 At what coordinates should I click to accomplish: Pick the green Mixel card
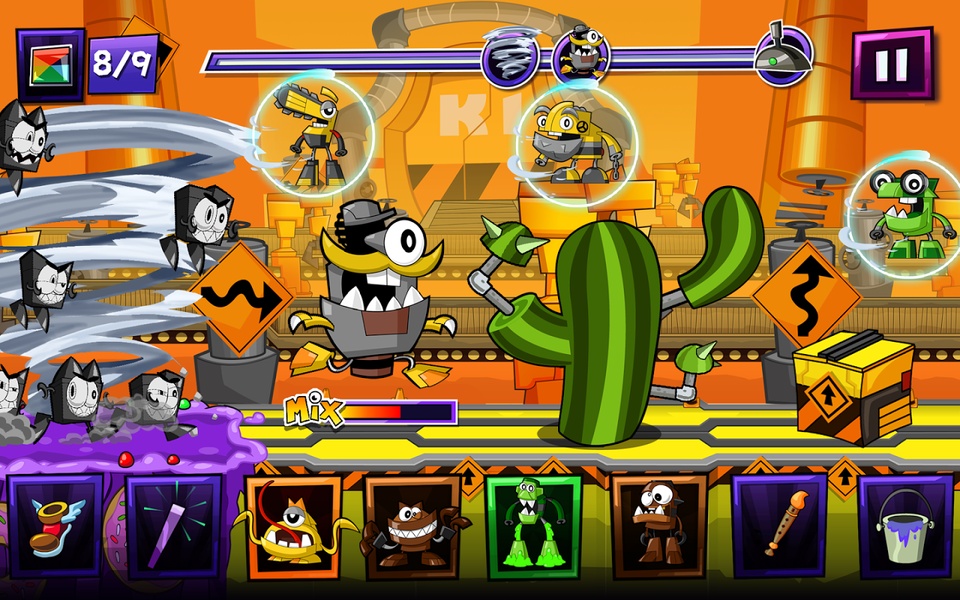(533, 526)
